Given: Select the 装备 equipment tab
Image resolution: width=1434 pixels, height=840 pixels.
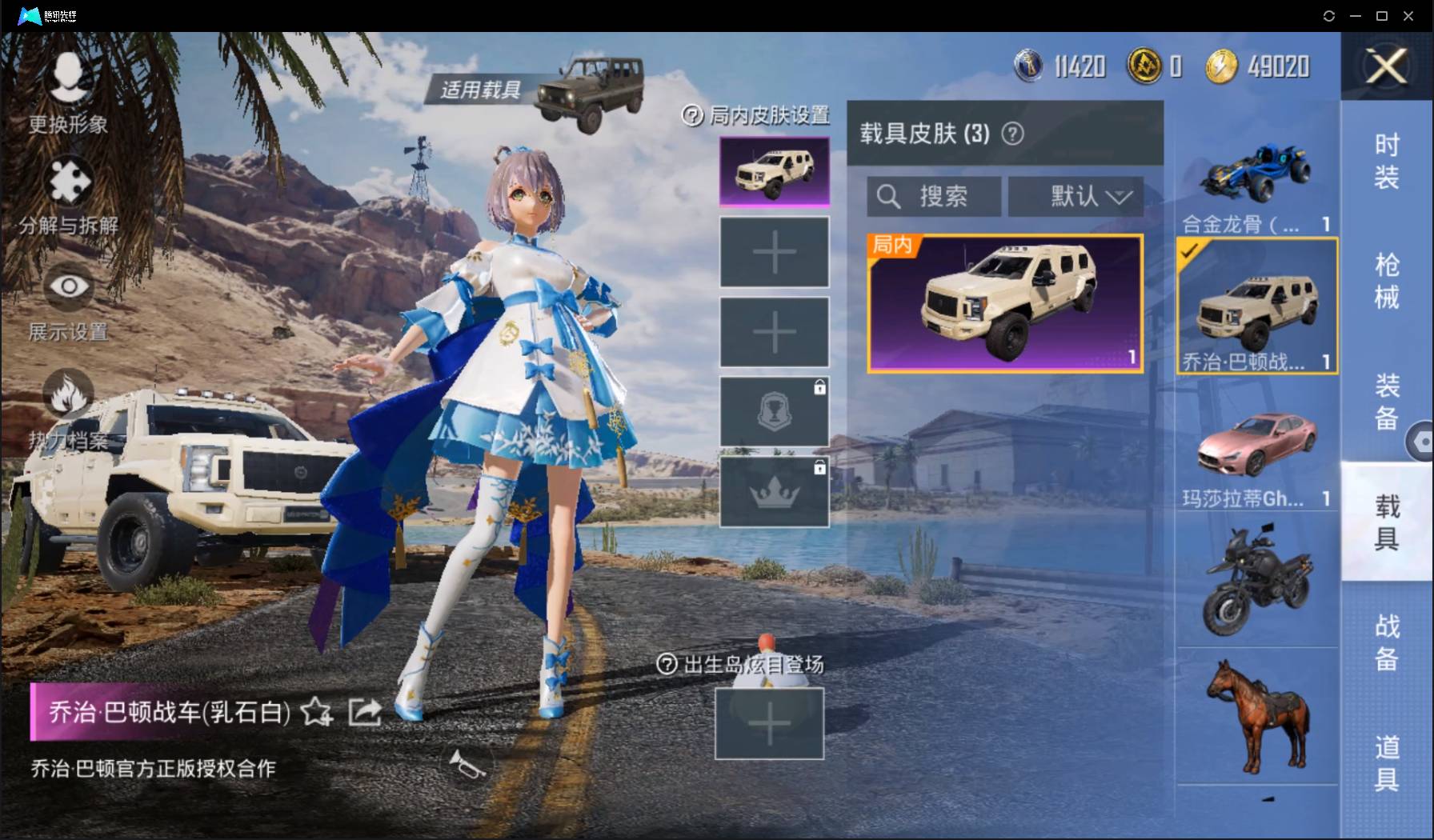Looking at the screenshot, I should click(x=1386, y=401).
